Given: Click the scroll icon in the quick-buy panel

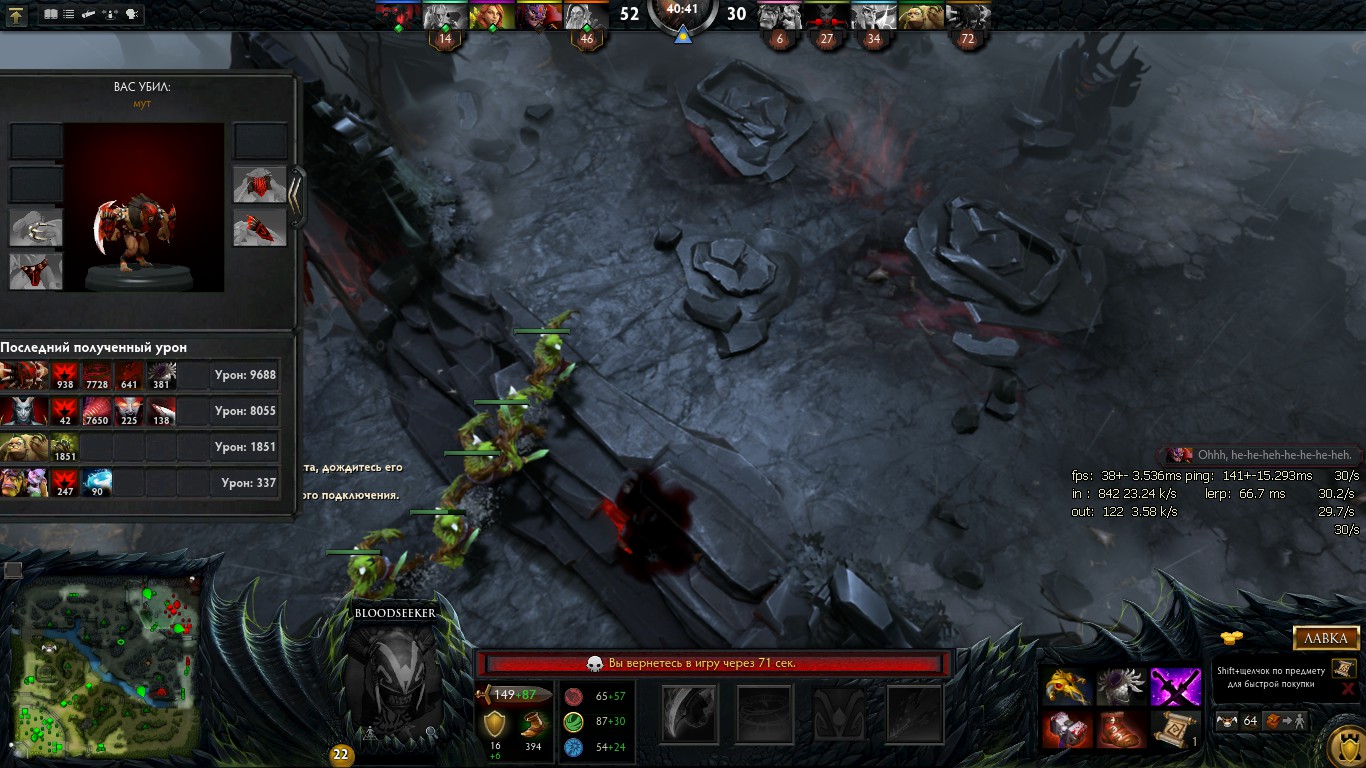Looking at the screenshot, I should [x=1344, y=668].
